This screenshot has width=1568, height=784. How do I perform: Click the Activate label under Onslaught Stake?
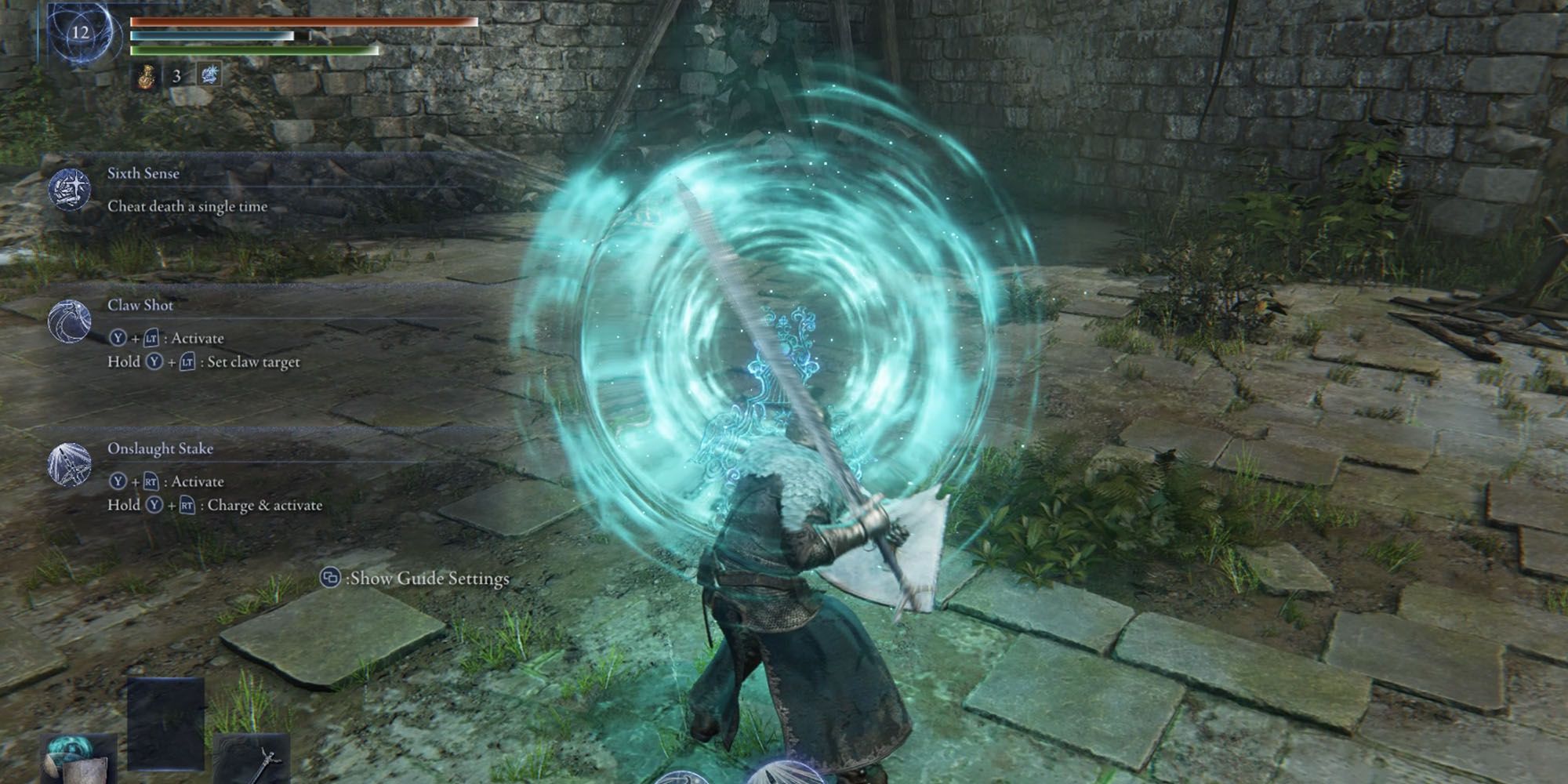(199, 482)
